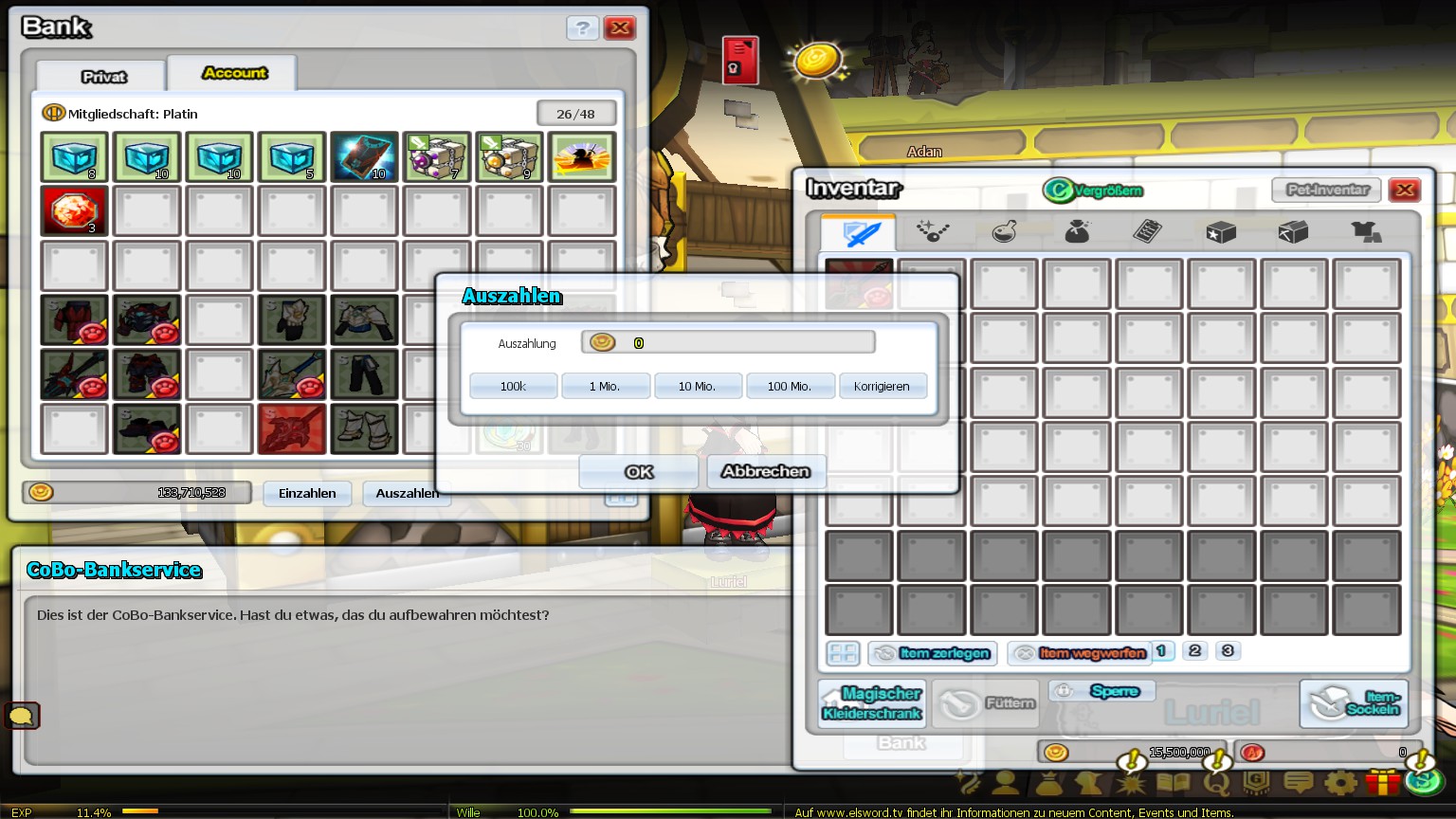Add 100k to the withdrawal amount
Viewport: 1456px width, 819px height.
tap(513, 386)
